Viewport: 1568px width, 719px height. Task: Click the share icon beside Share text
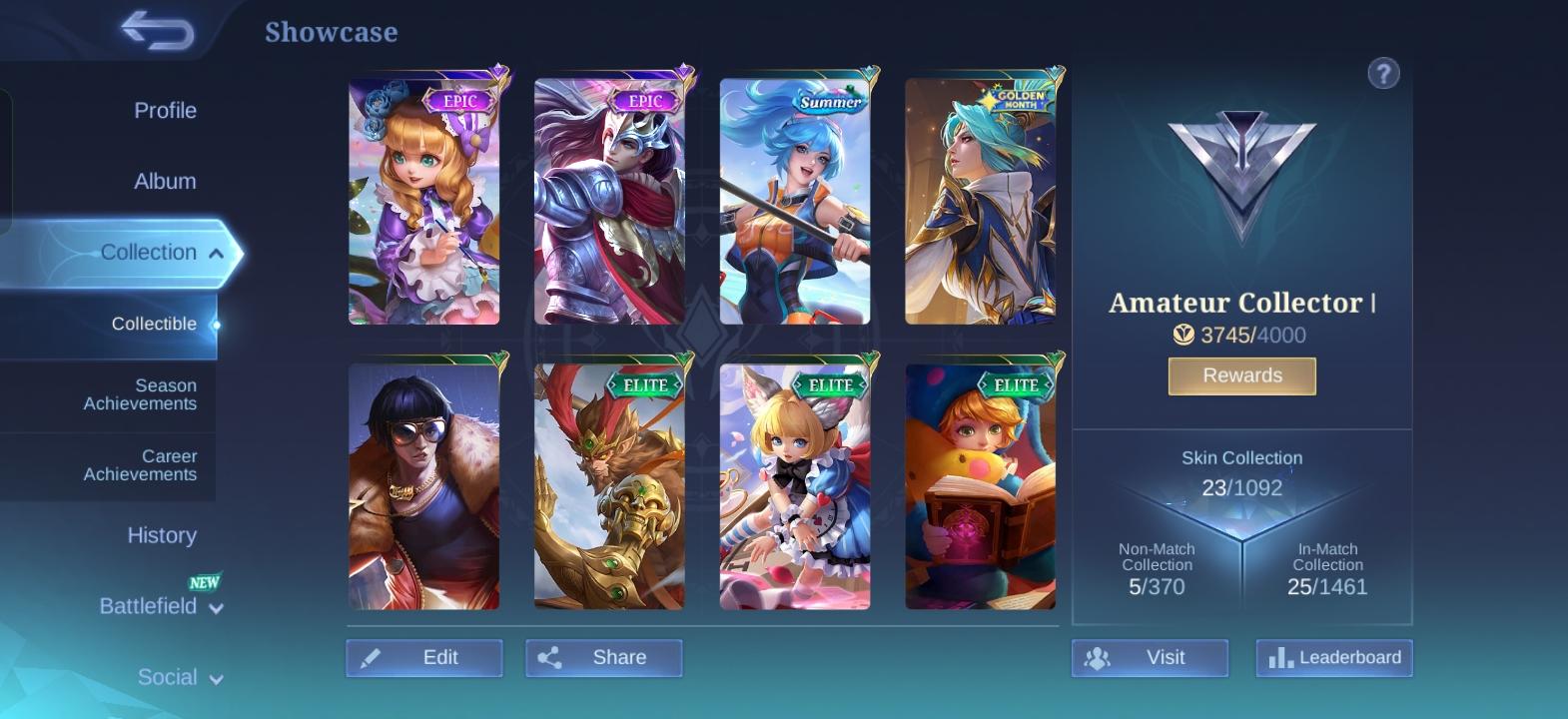click(550, 657)
